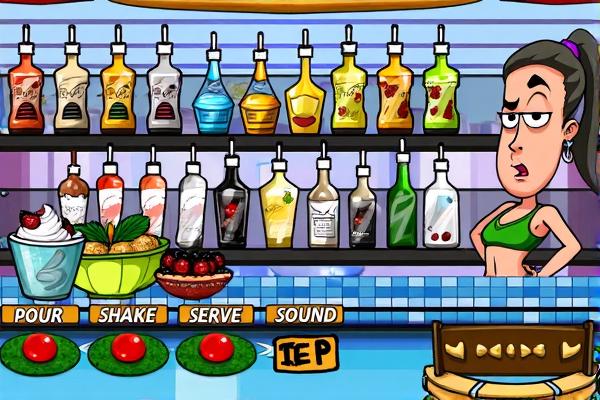Toggle the sound switch below SOUND
Viewport: 600px width, 400px height.
coord(306,352)
